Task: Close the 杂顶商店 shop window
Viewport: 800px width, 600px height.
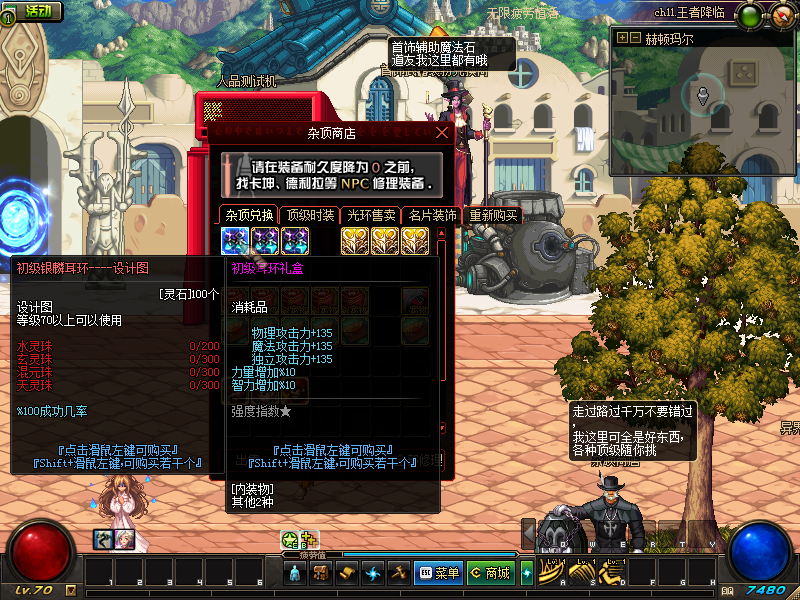Action: [x=443, y=132]
